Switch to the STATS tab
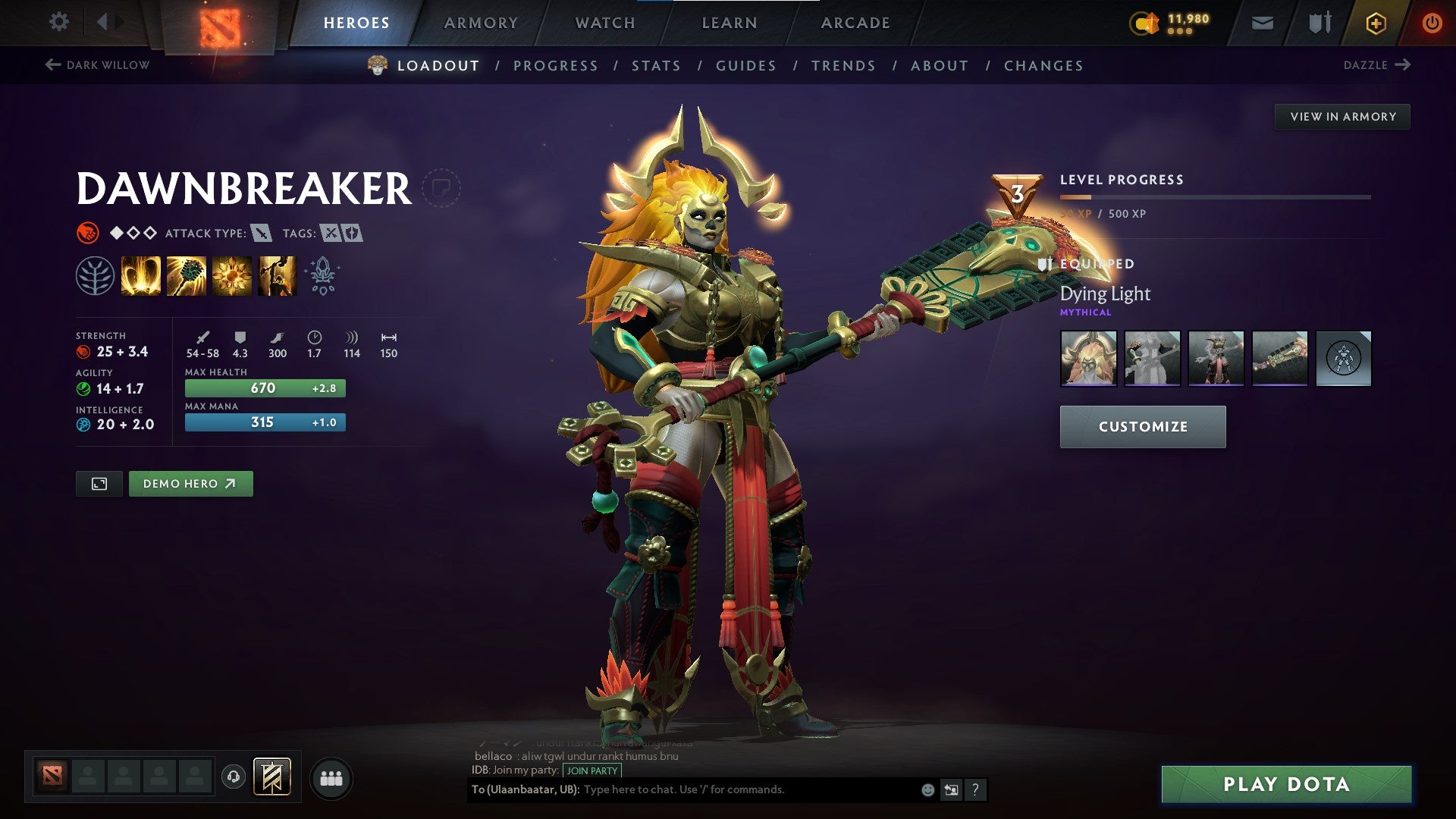Viewport: 1456px width, 819px height. 656,66
